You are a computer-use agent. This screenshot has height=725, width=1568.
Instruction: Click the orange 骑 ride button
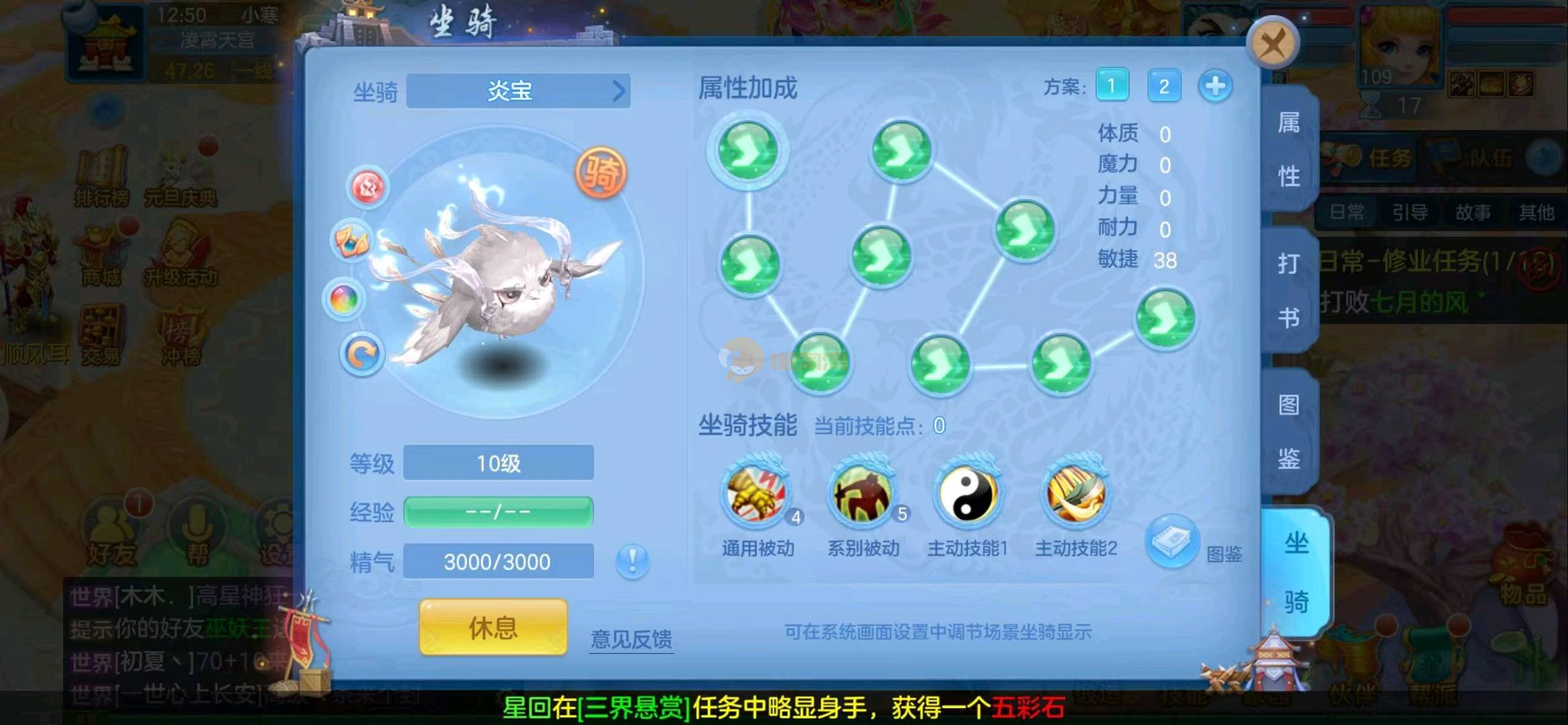pyautogui.click(x=600, y=173)
